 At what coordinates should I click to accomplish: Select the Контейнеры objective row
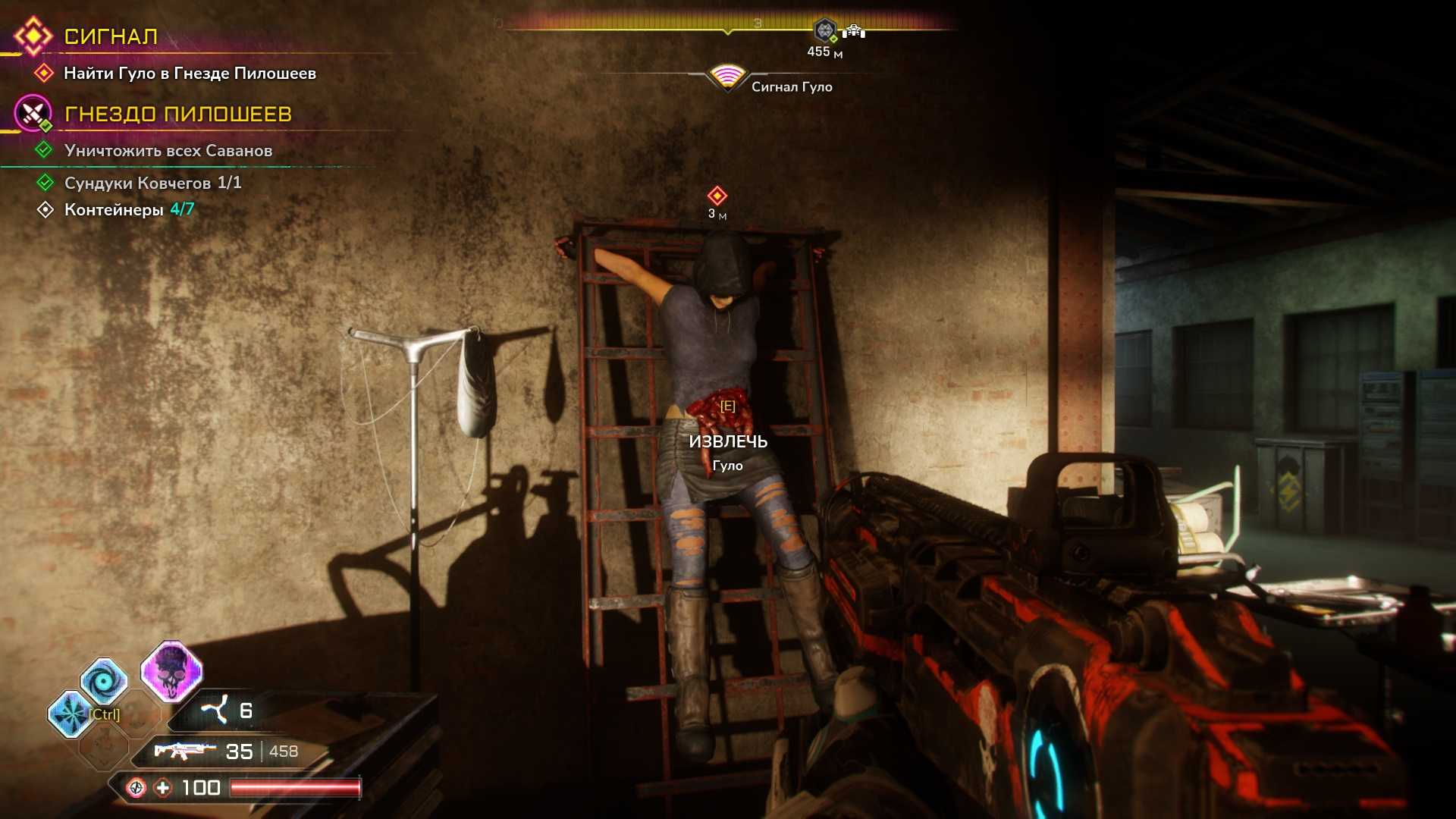(x=129, y=209)
